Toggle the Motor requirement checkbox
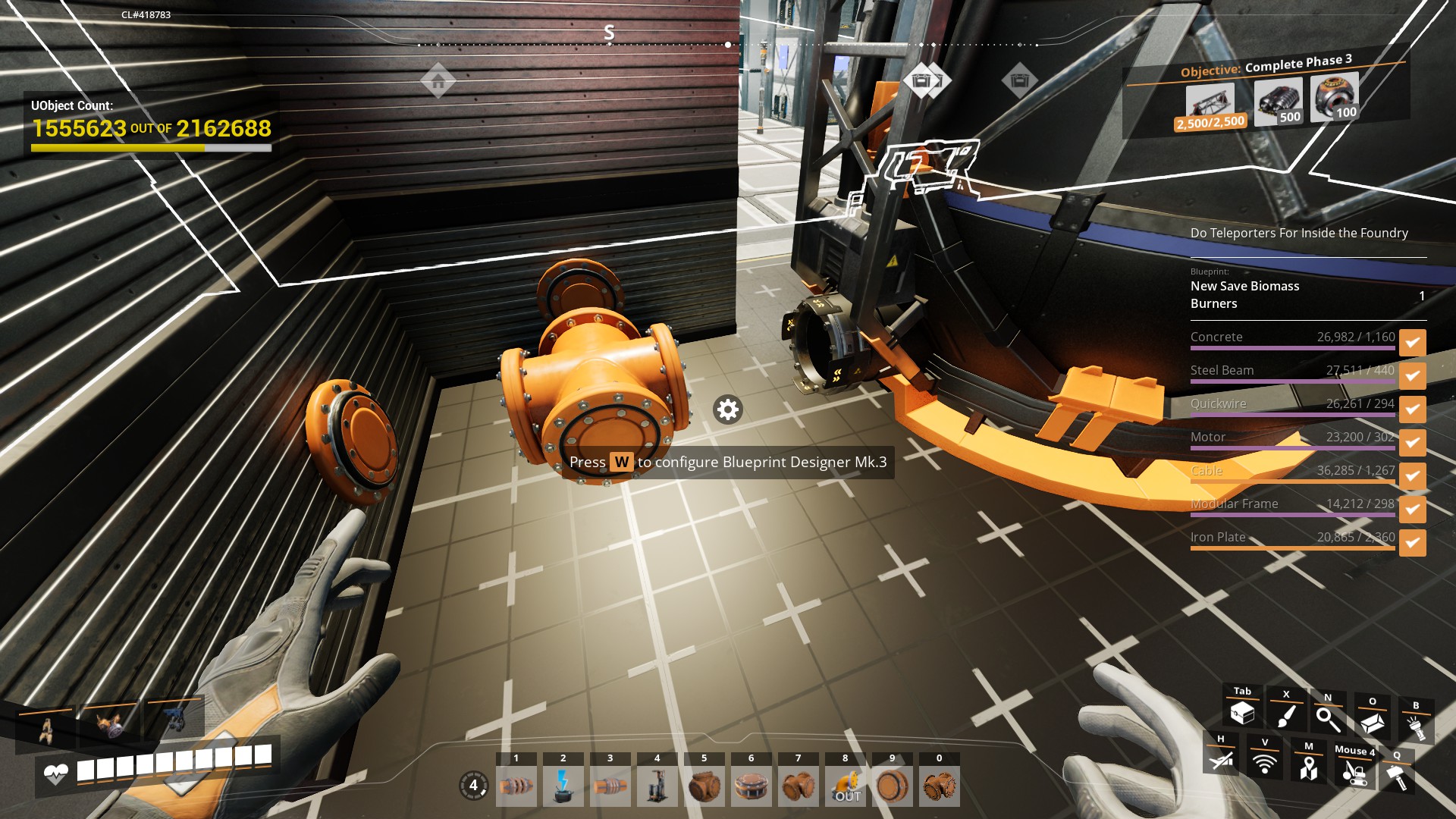Screen dimensions: 1456x819 (1412, 443)
